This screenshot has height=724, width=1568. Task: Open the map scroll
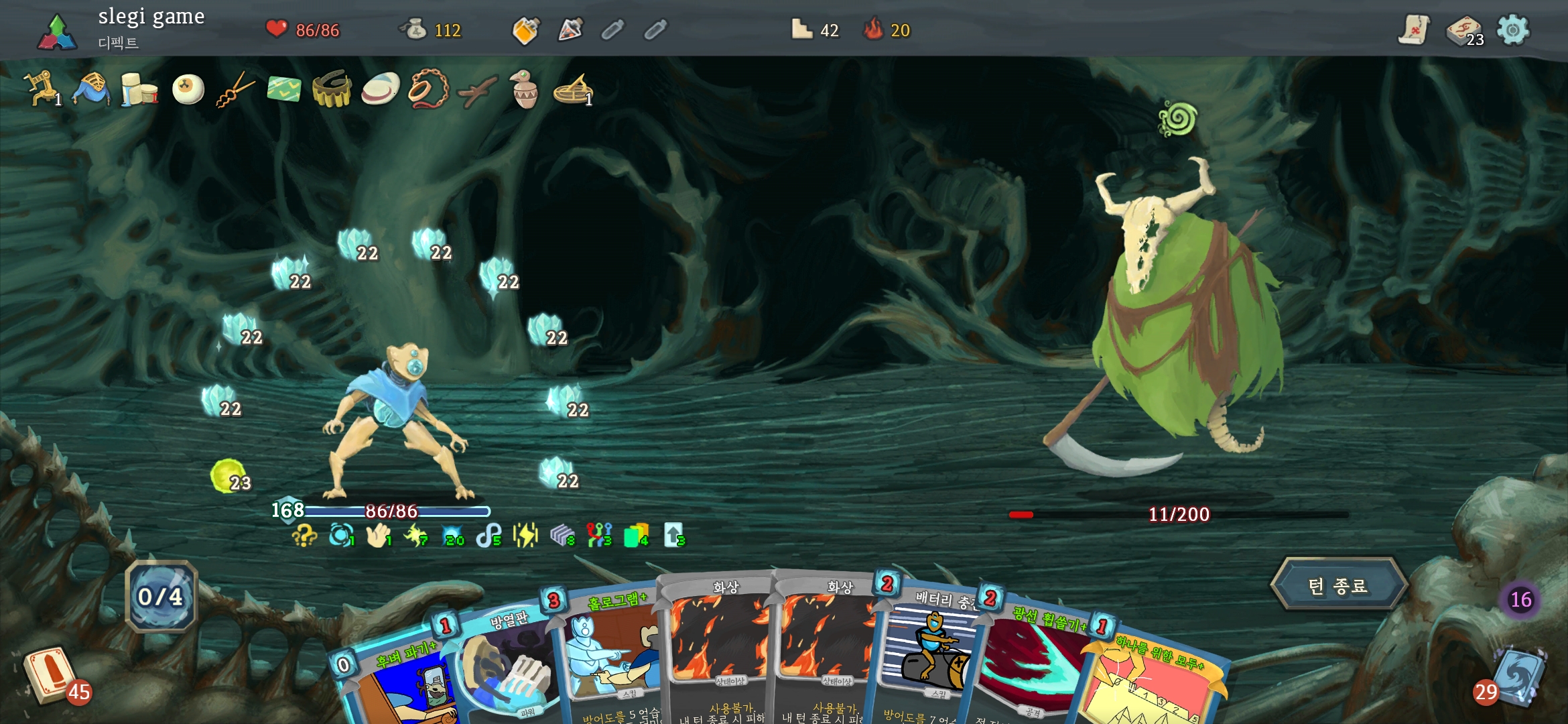point(1413,30)
